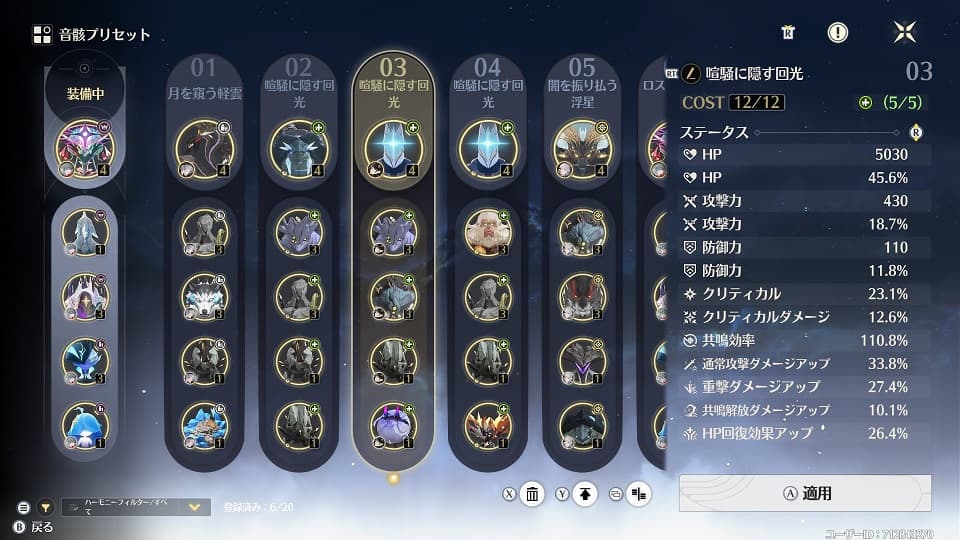
Task: Open the compare panels icon
Action: point(639,493)
